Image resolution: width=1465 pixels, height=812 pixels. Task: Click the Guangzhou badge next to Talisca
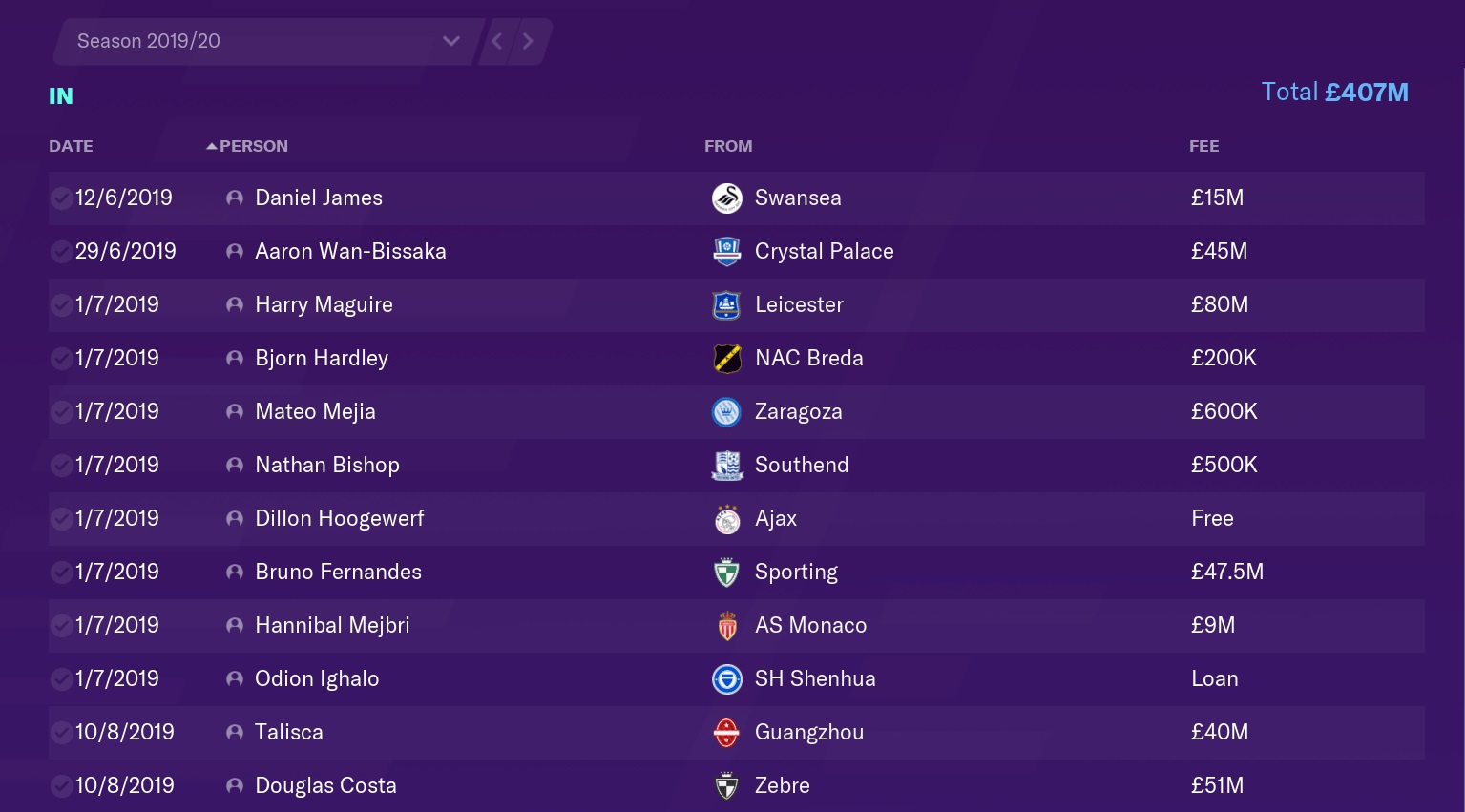(726, 732)
